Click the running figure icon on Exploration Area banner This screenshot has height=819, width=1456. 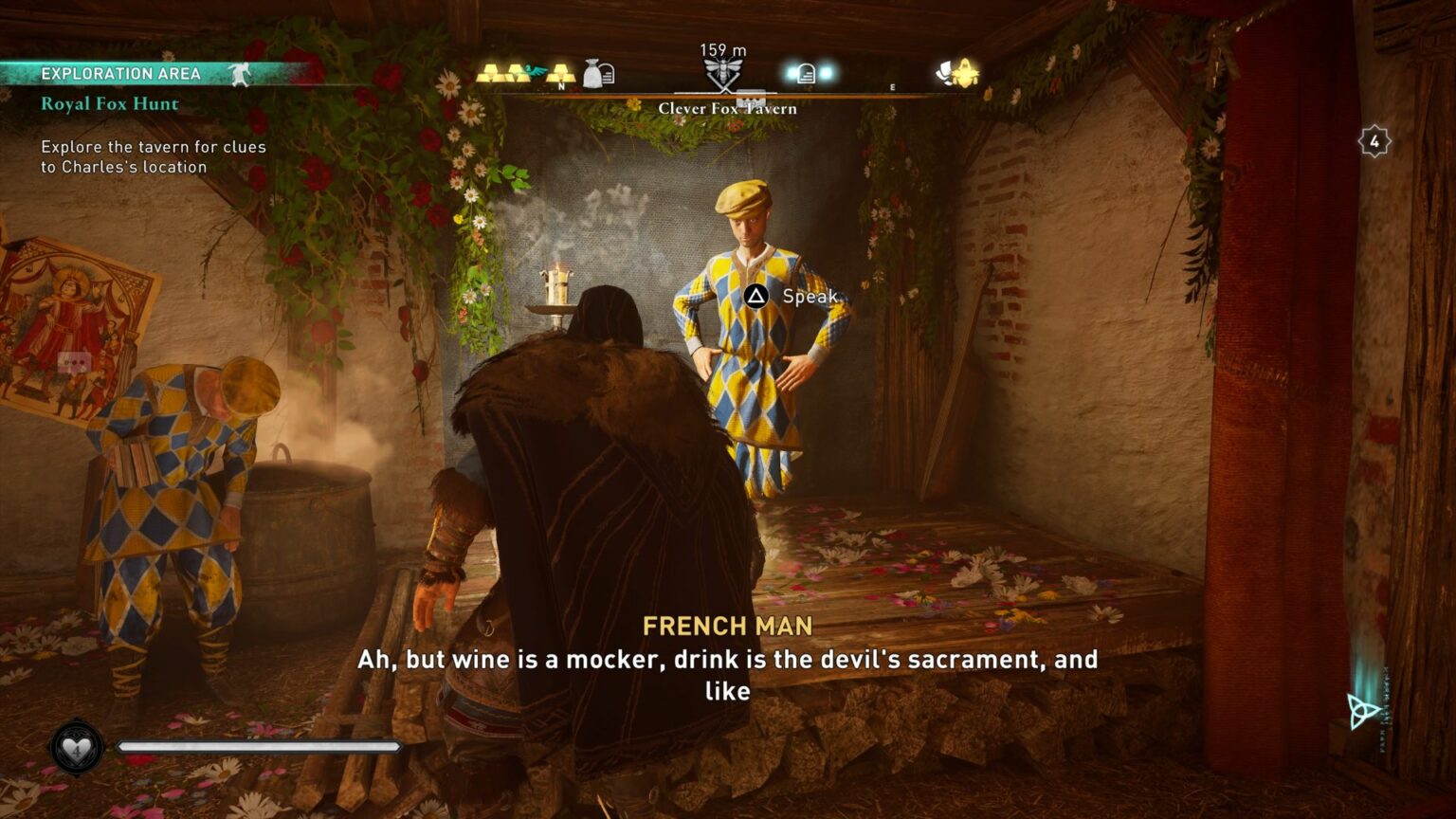tap(240, 73)
